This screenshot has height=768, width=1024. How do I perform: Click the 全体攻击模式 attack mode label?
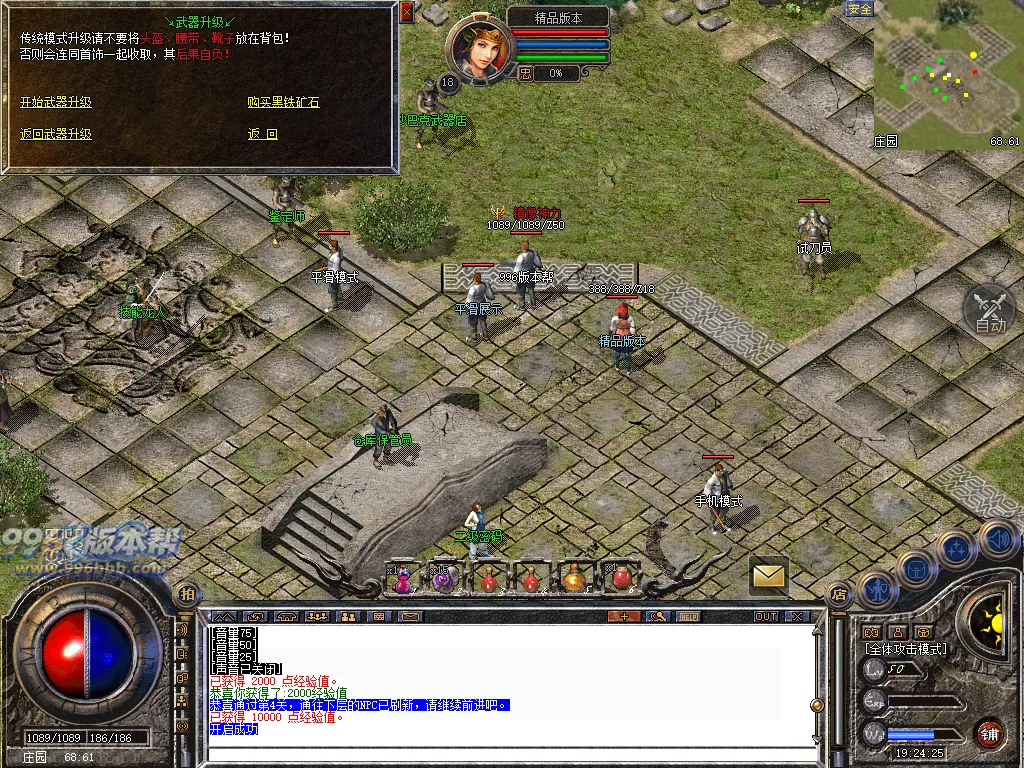(905, 649)
